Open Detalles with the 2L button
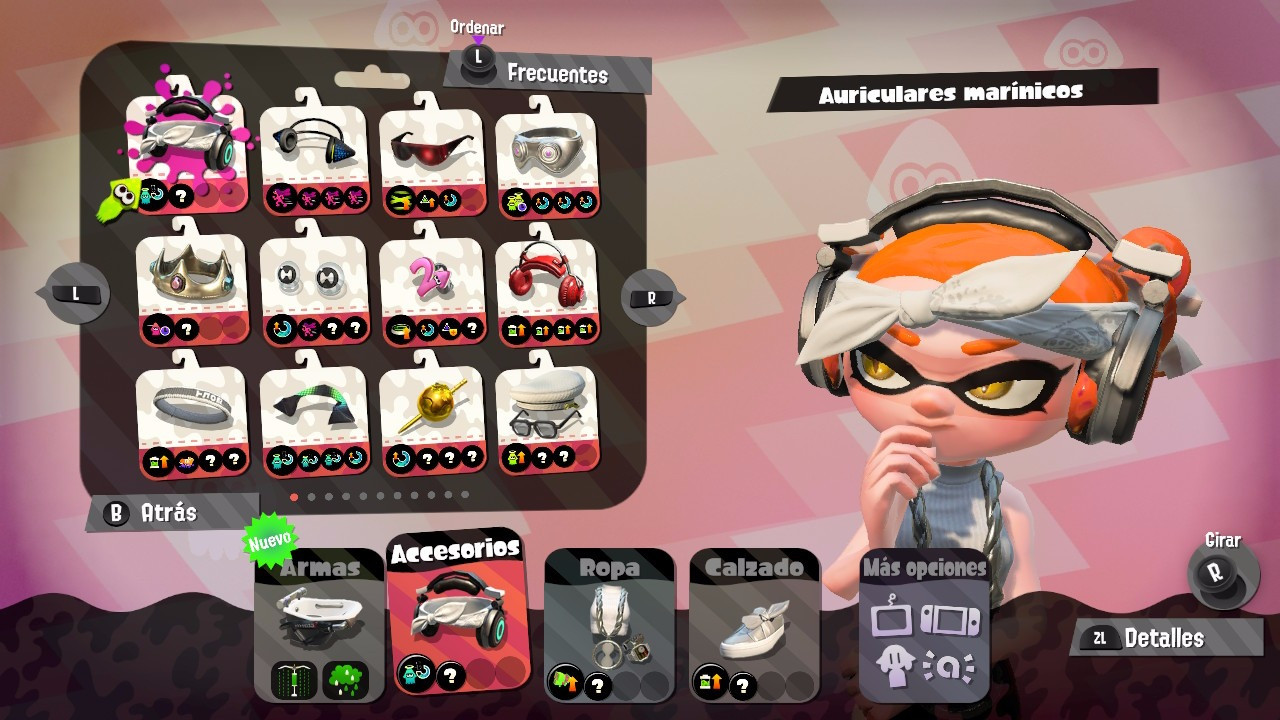This screenshot has height=720, width=1280. tap(1164, 638)
